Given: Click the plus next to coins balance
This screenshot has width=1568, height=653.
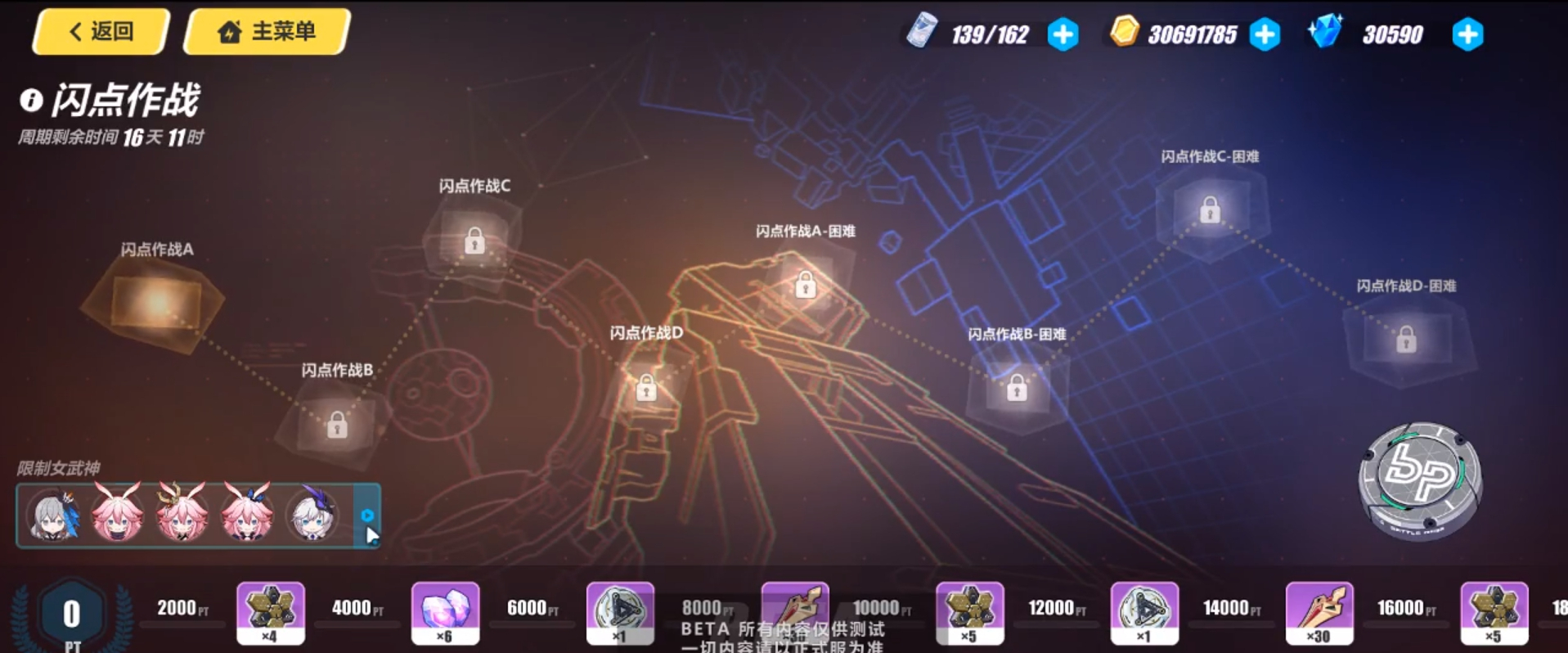Looking at the screenshot, I should click(1265, 34).
